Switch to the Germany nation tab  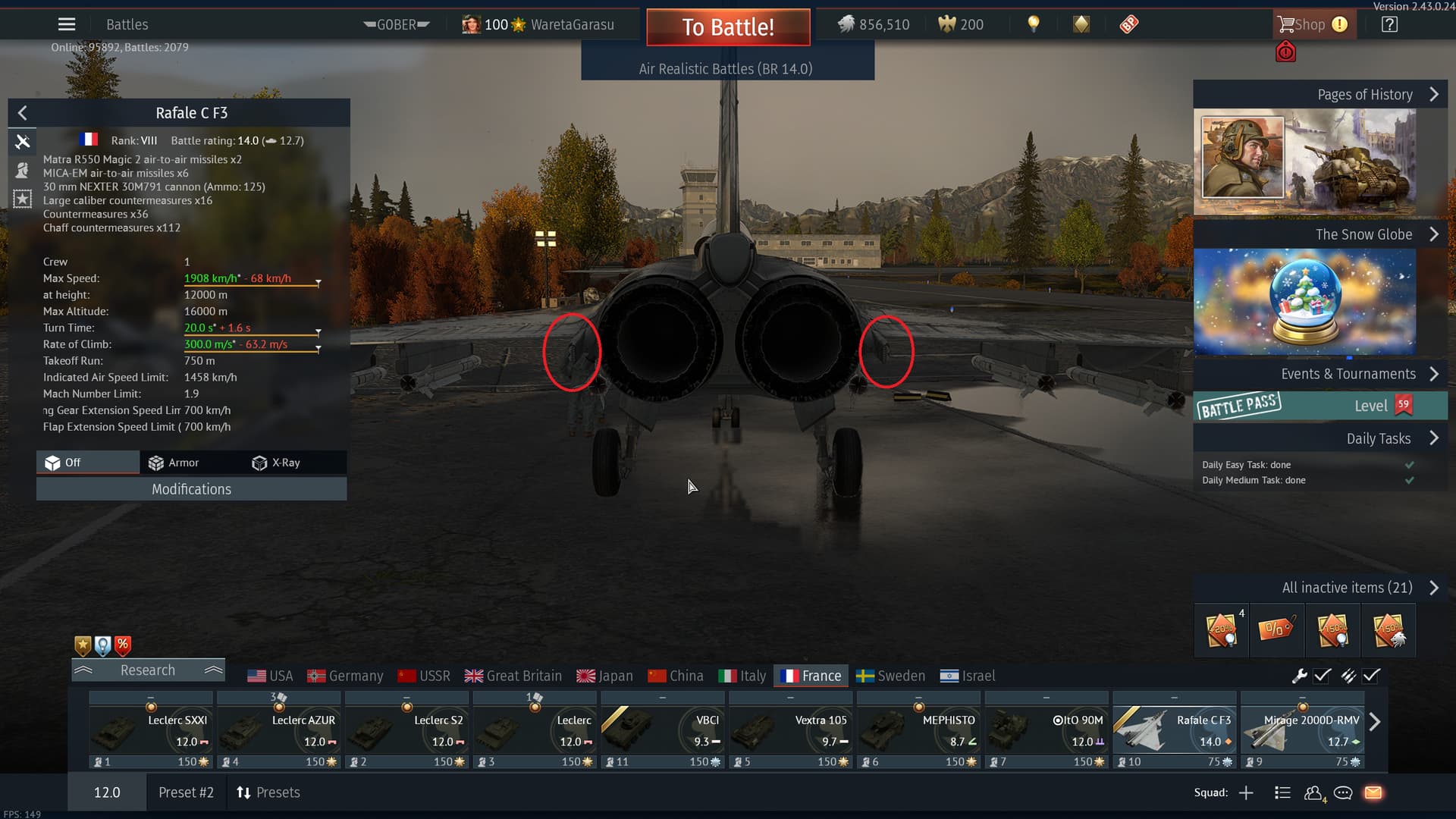coord(346,676)
